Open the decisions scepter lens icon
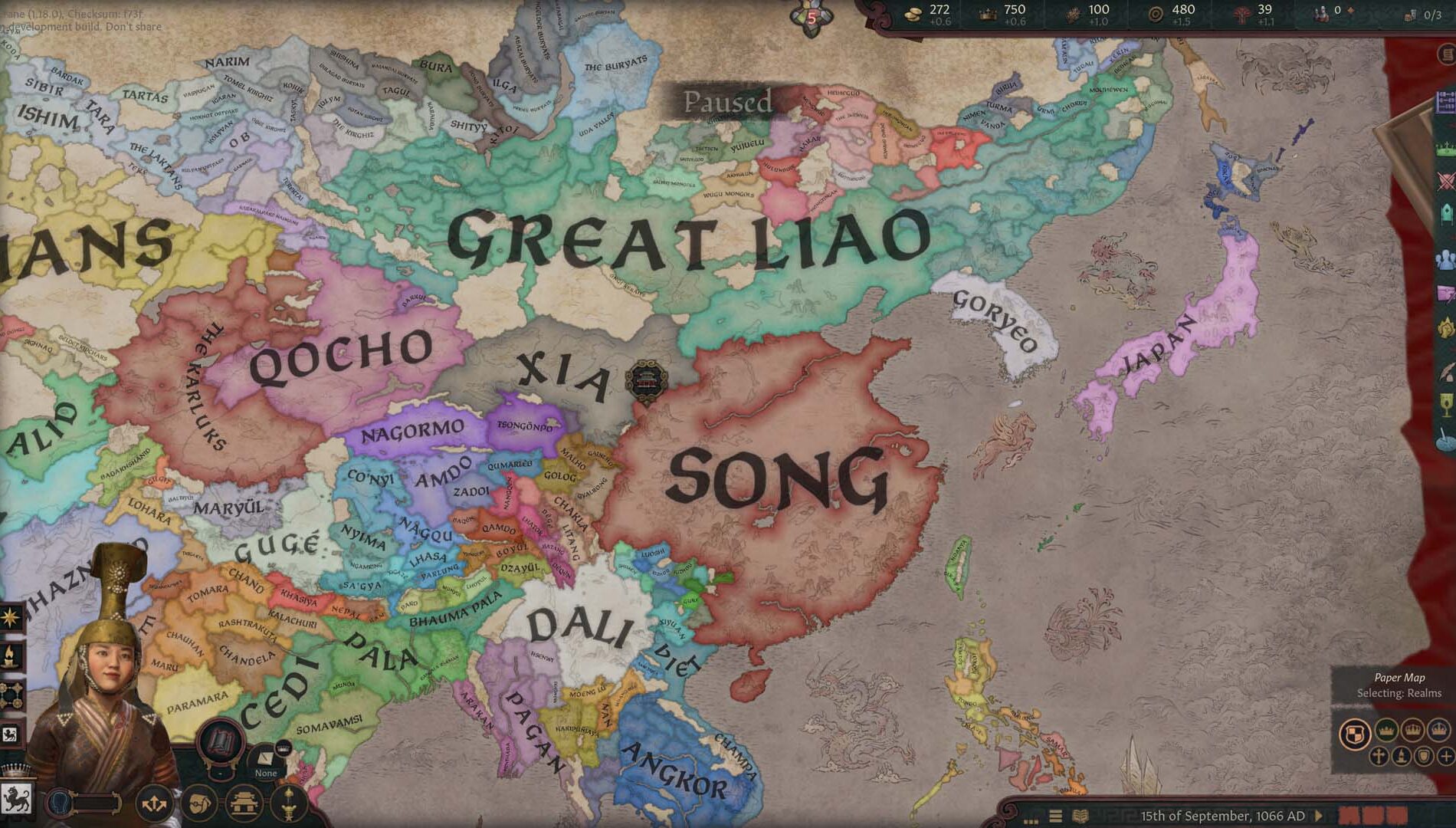 287,804
